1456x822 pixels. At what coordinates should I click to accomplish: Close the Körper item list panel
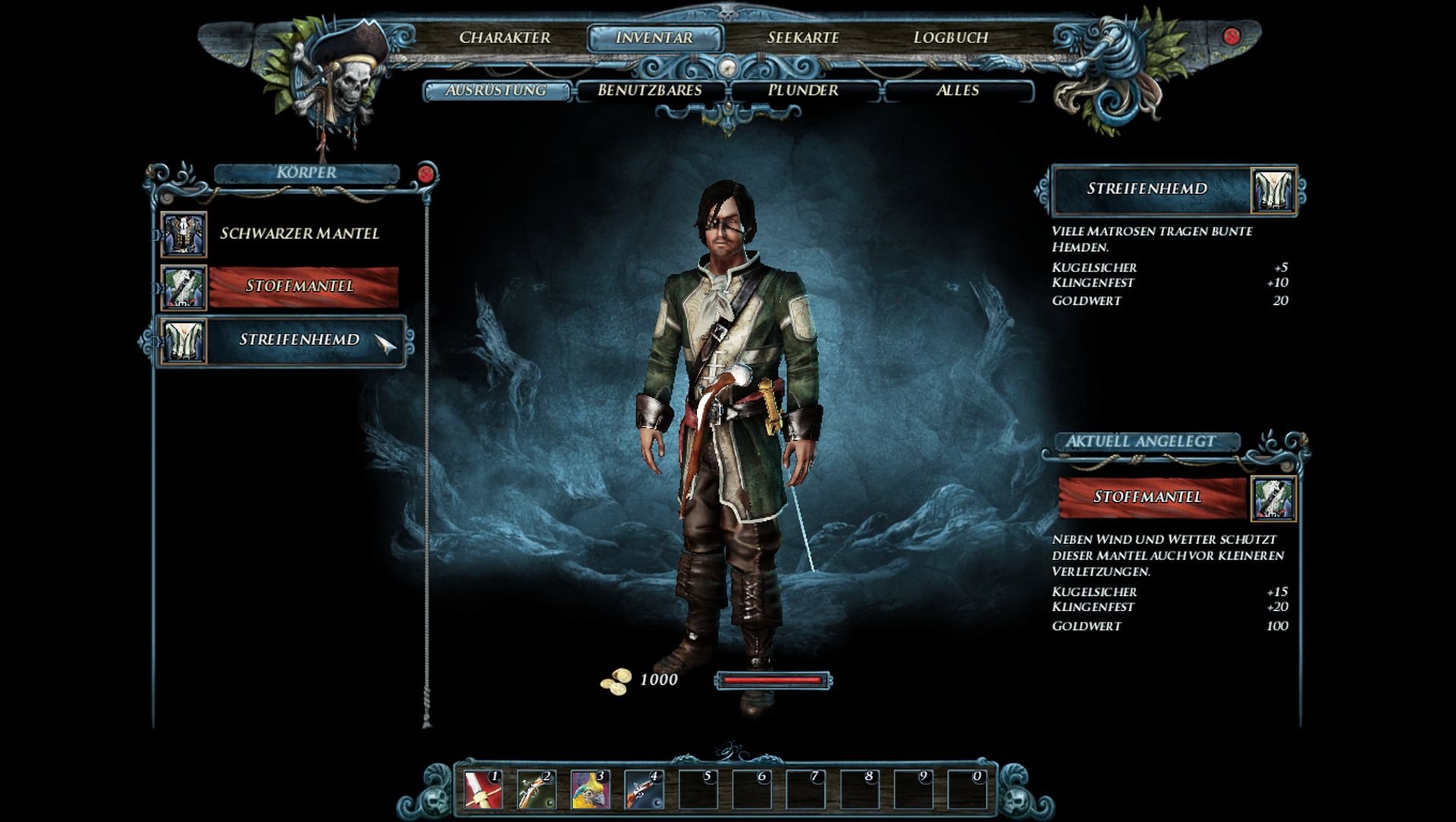(x=426, y=174)
